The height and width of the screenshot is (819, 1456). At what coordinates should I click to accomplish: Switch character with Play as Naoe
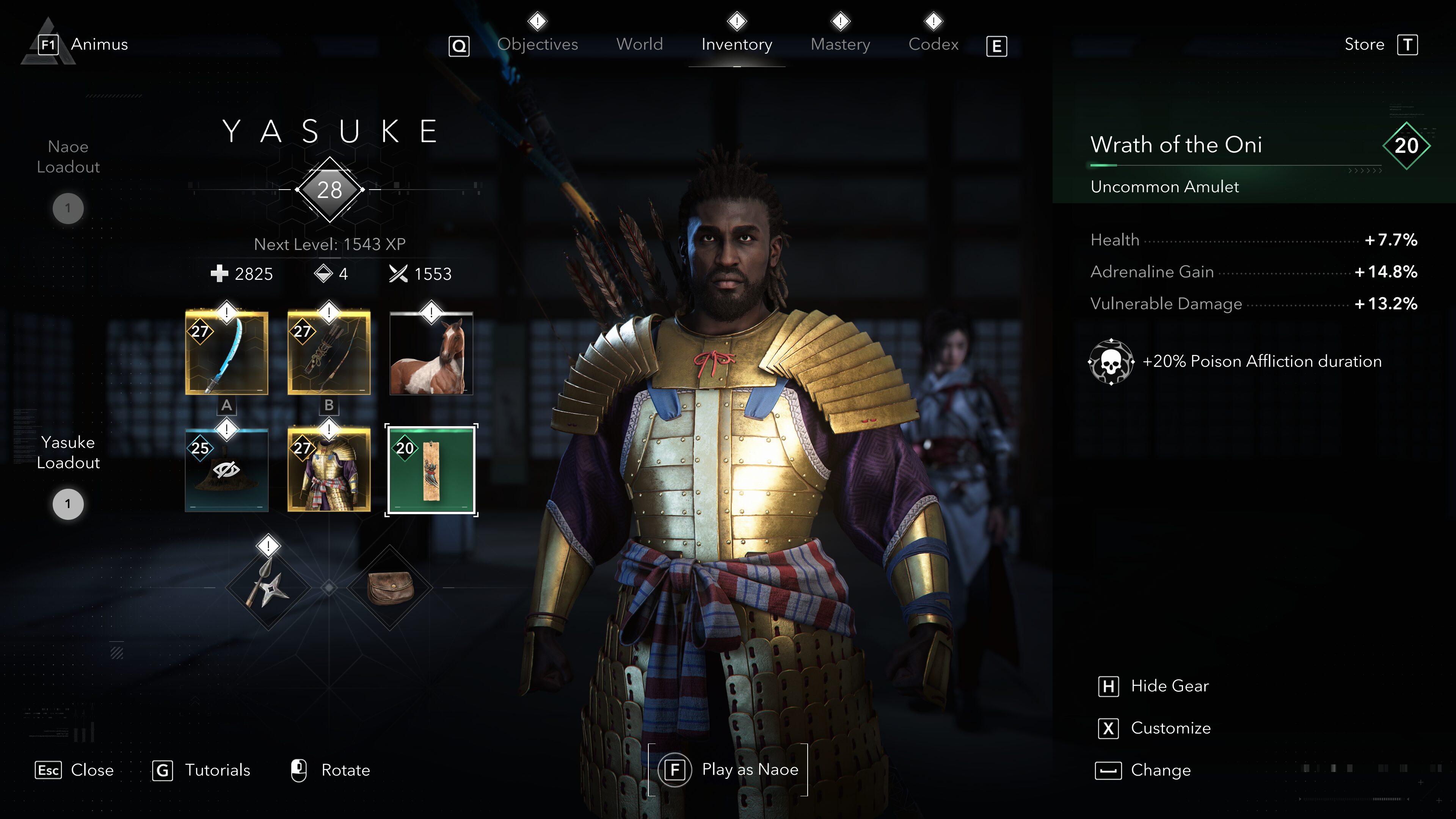coord(728,769)
